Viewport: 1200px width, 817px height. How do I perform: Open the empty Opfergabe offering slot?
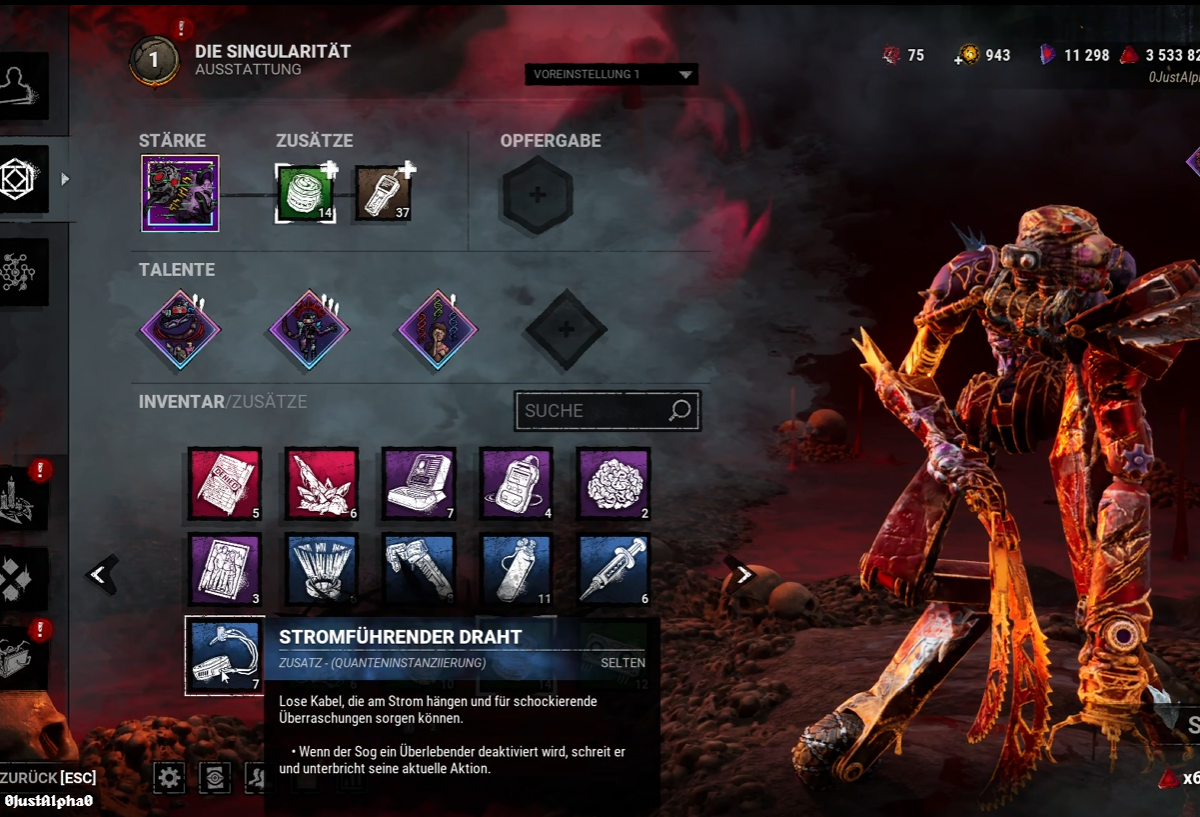[x=537, y=195]
